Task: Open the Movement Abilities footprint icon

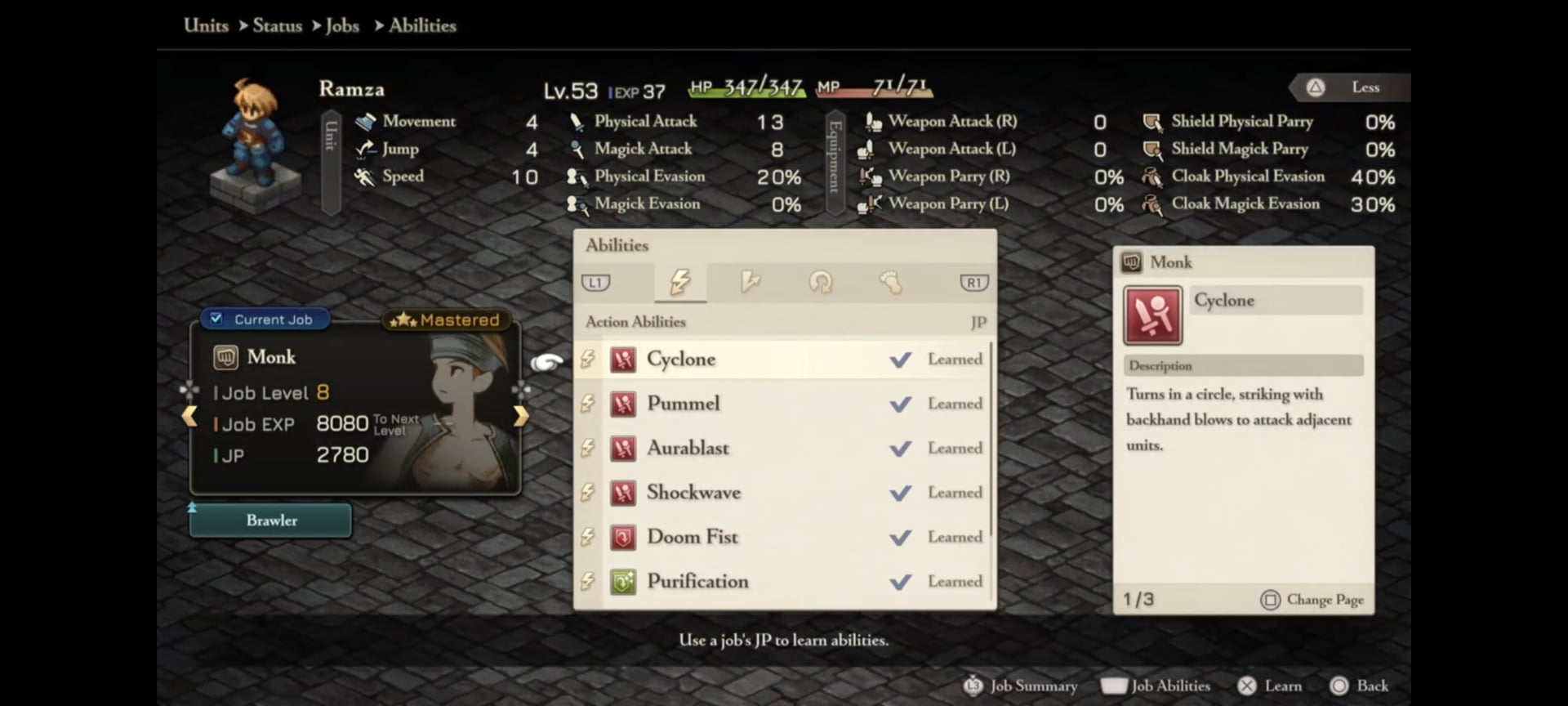Action: 892,282
